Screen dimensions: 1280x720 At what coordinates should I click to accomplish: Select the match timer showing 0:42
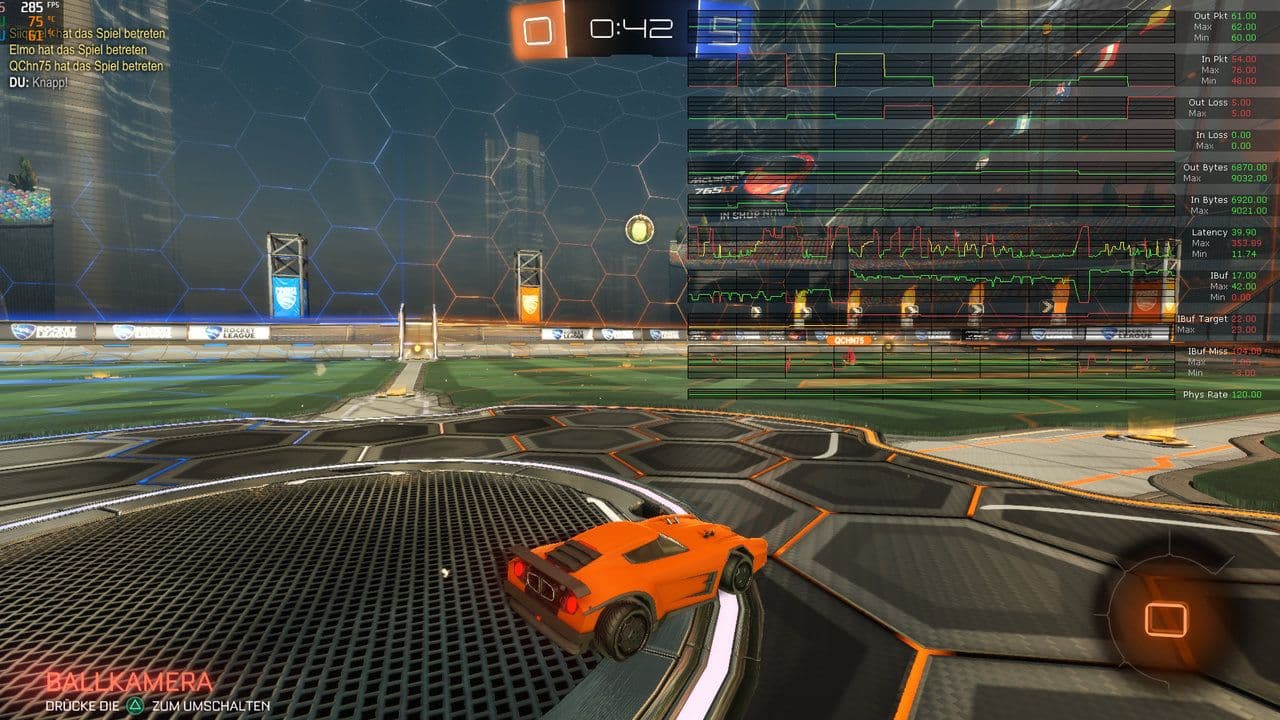pyautogui.click(x=630, y=28)
